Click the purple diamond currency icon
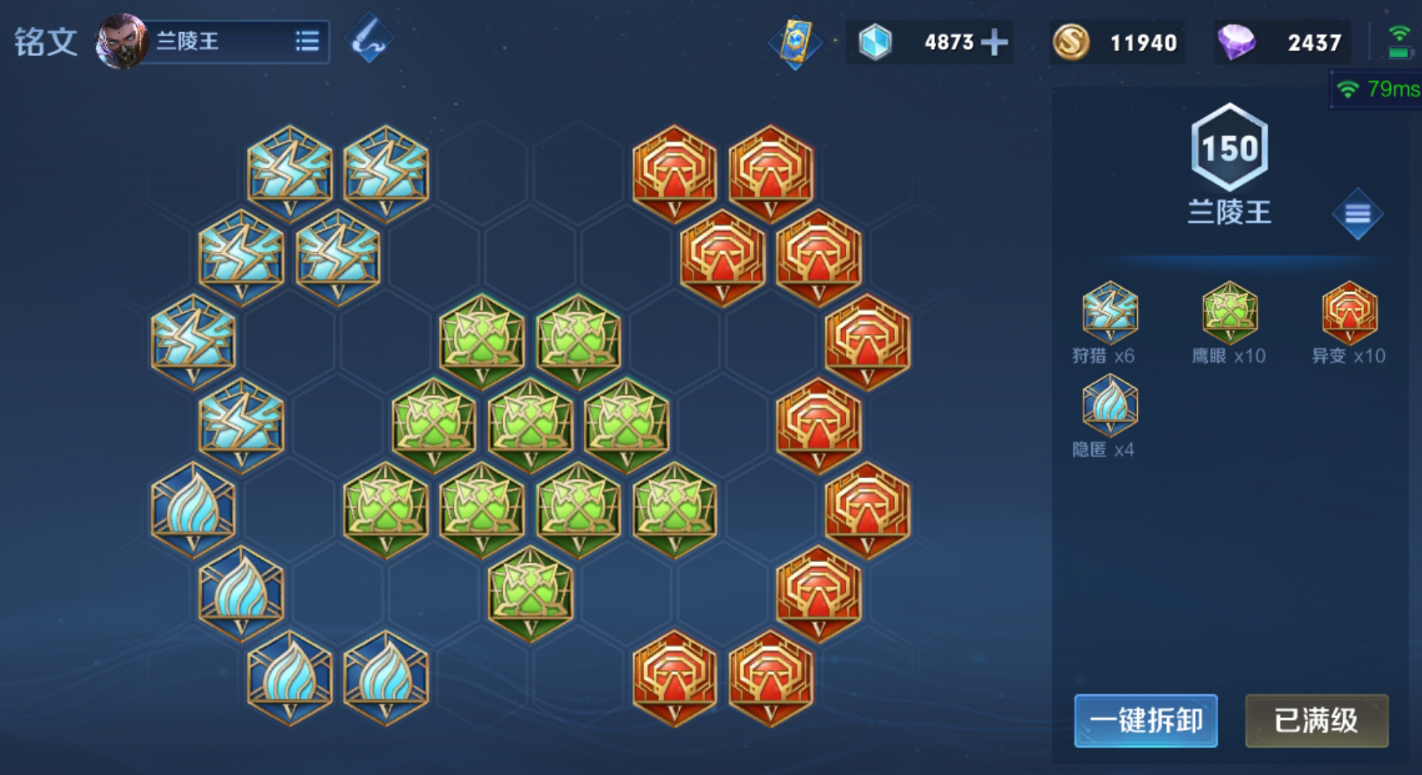Screen dimensions: 1422x775 point(1237,42)
